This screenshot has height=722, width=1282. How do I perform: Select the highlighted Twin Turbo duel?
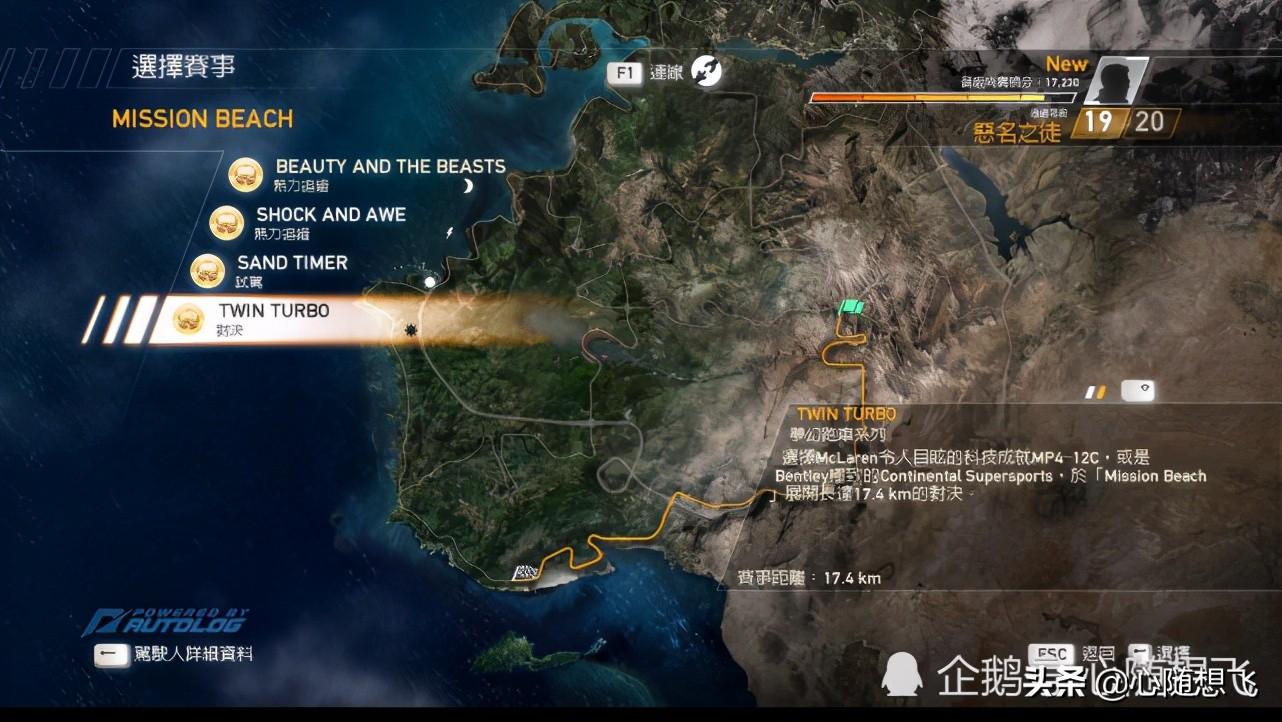coord(273,312)
